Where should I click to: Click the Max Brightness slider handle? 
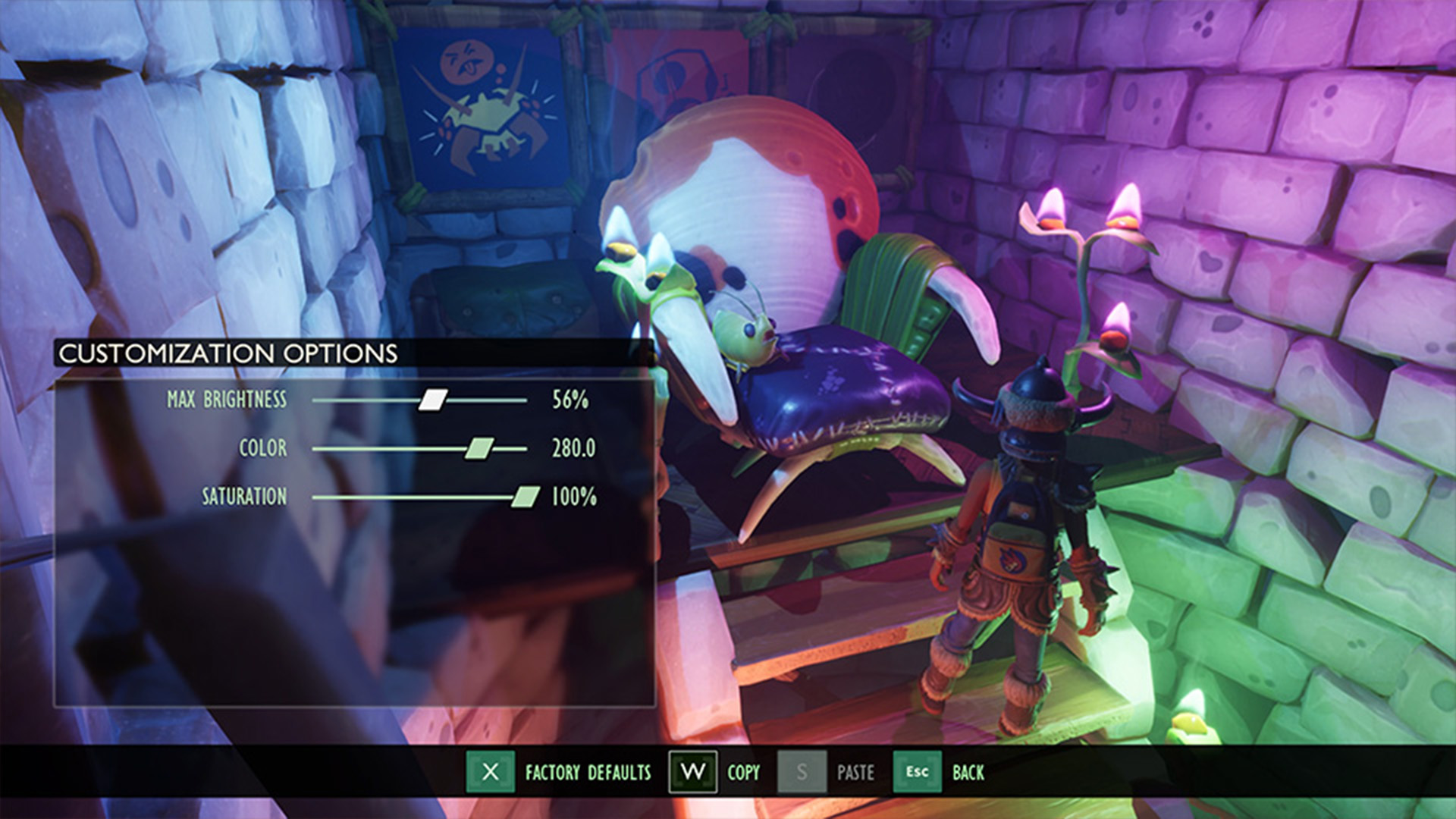pos(433,400)
